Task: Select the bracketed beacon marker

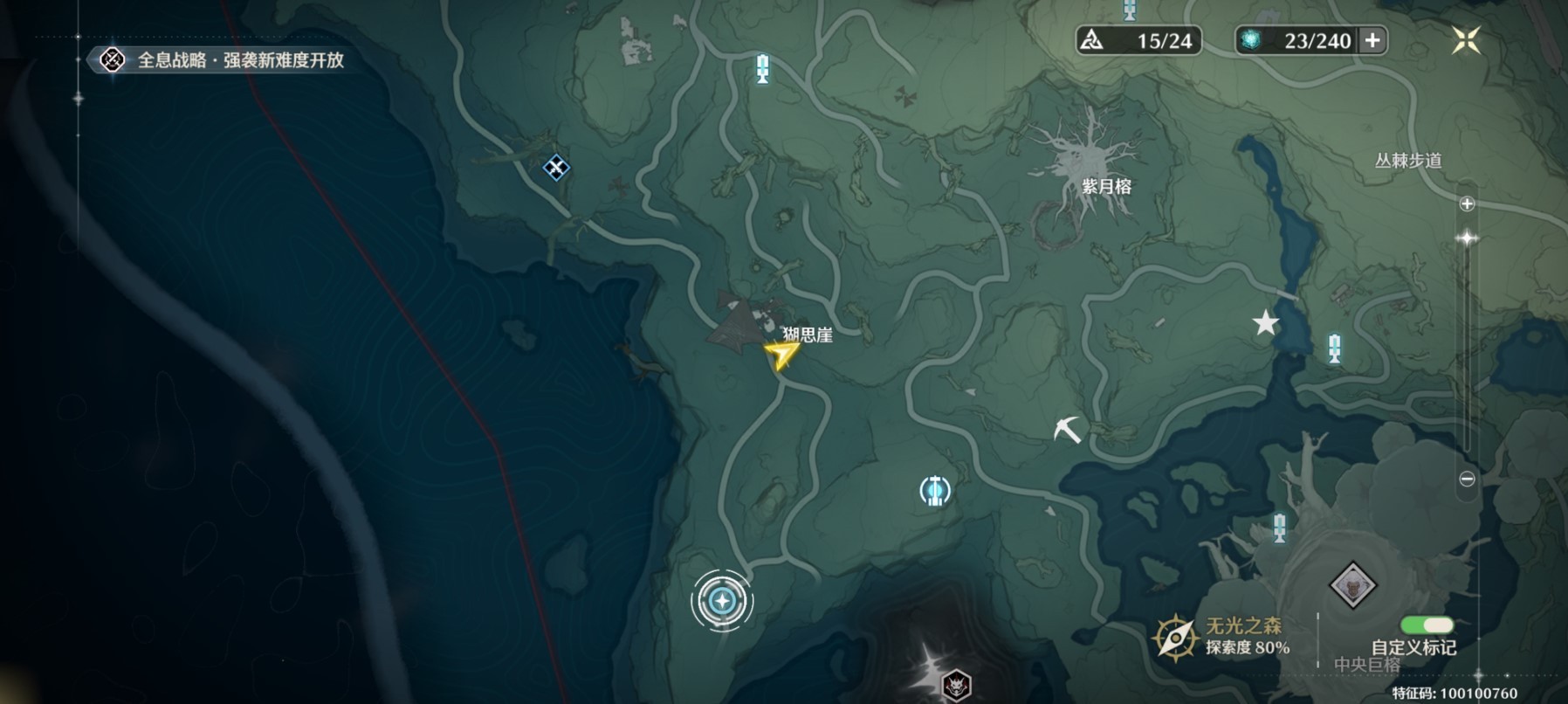Action: 935,491
